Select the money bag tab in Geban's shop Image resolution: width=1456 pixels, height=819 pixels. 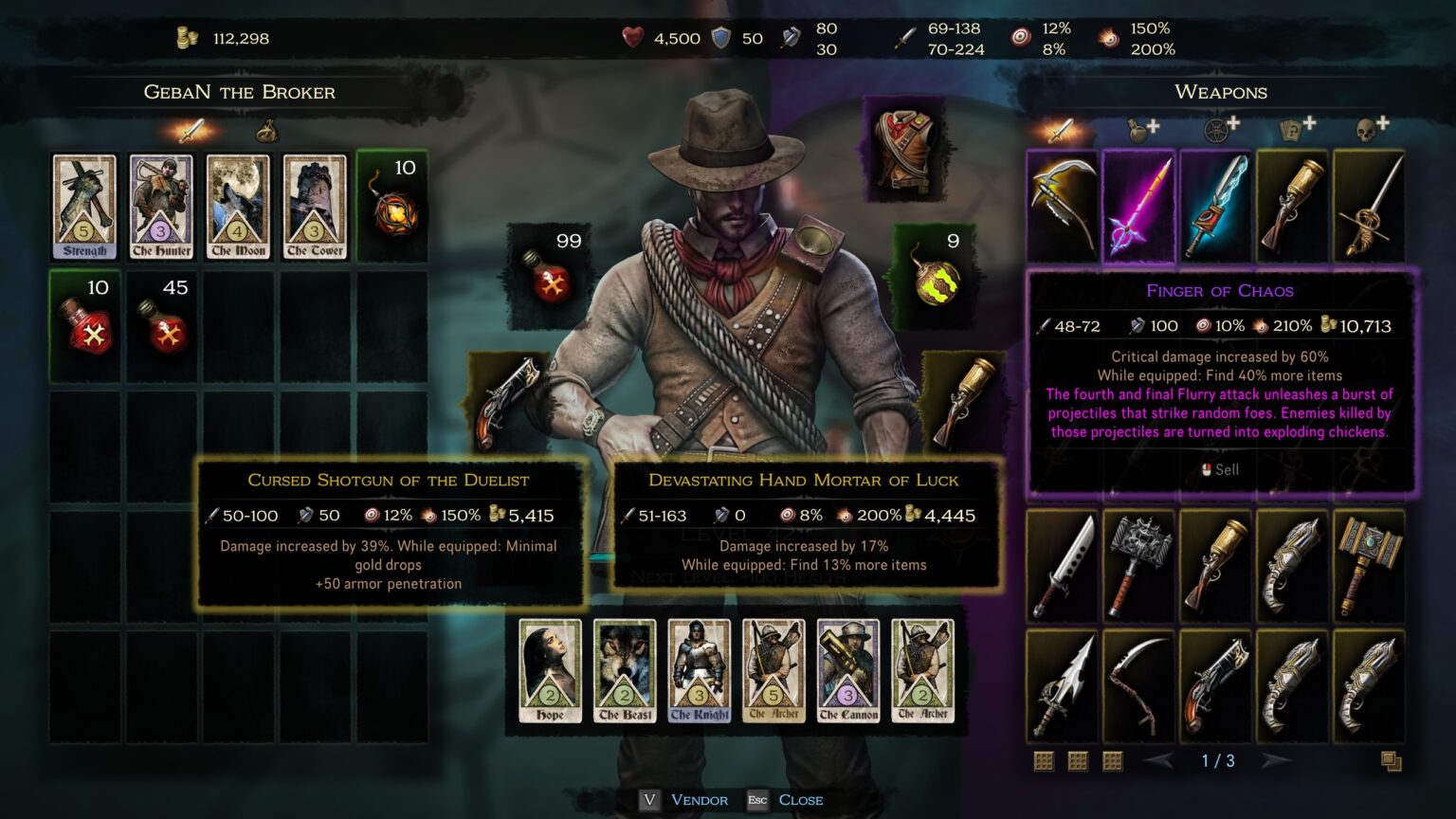pyautogui.click(x=266, y=131)
